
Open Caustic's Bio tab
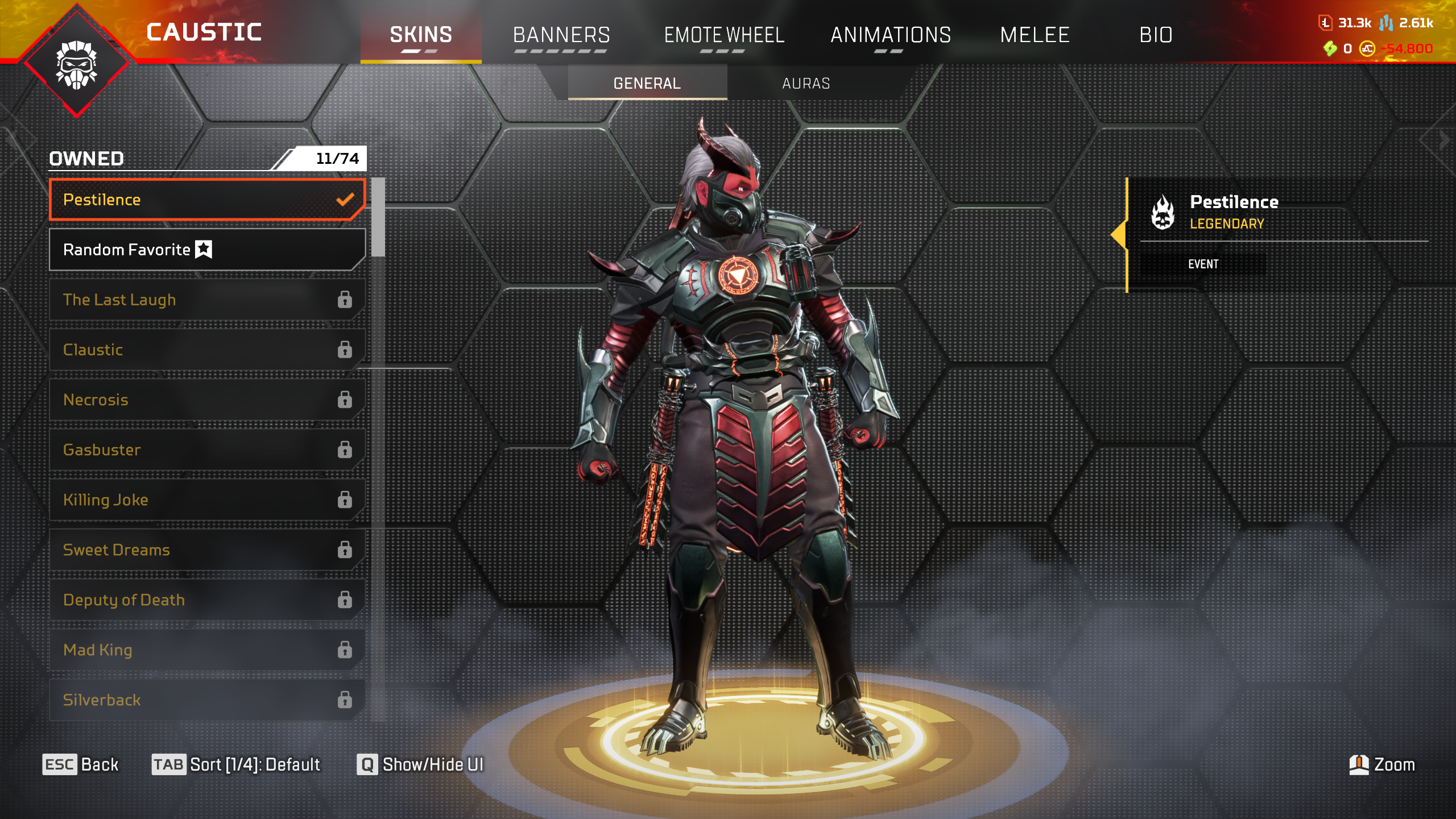click(1156, 35)
